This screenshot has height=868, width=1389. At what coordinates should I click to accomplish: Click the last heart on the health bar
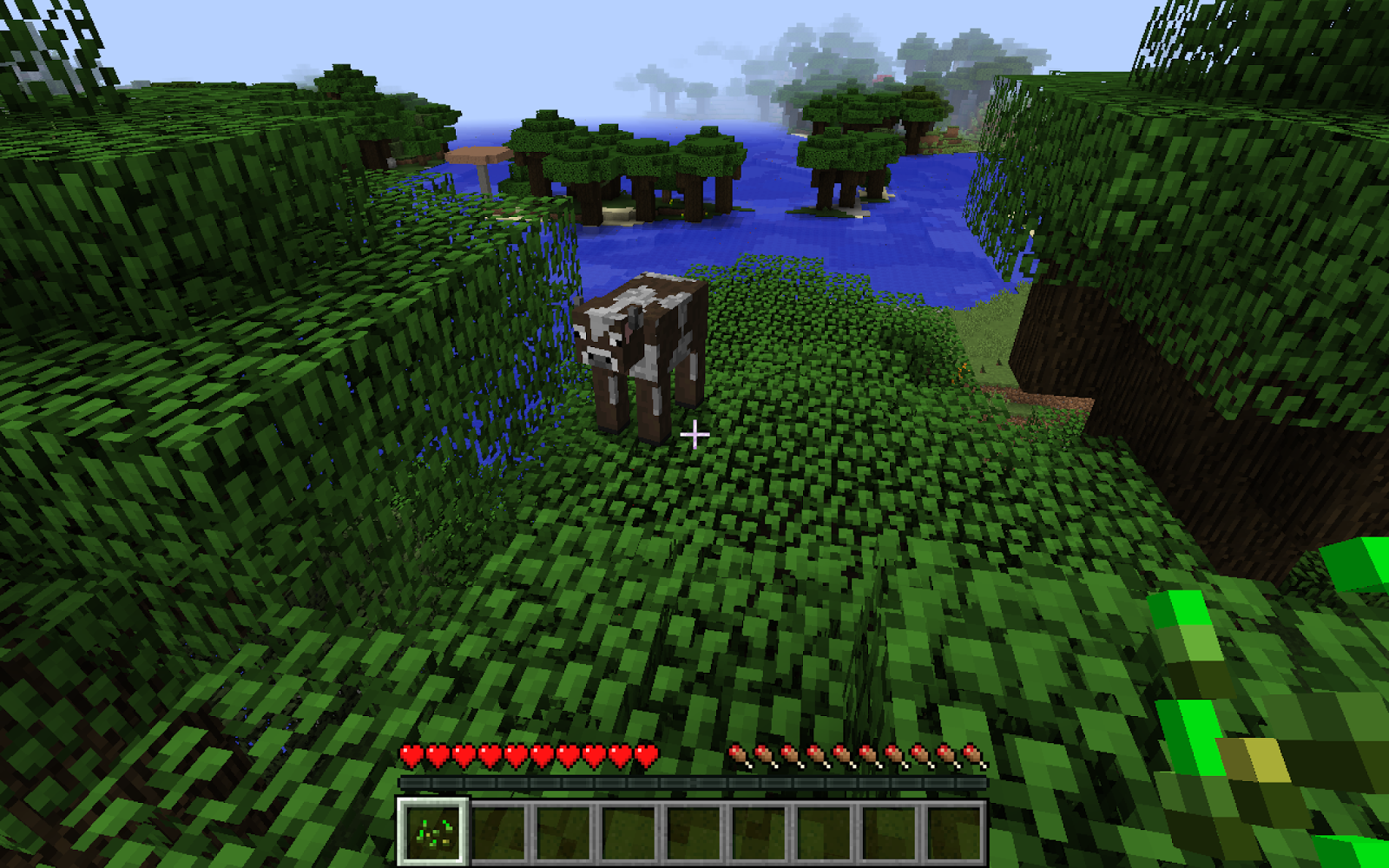(646, 754)
